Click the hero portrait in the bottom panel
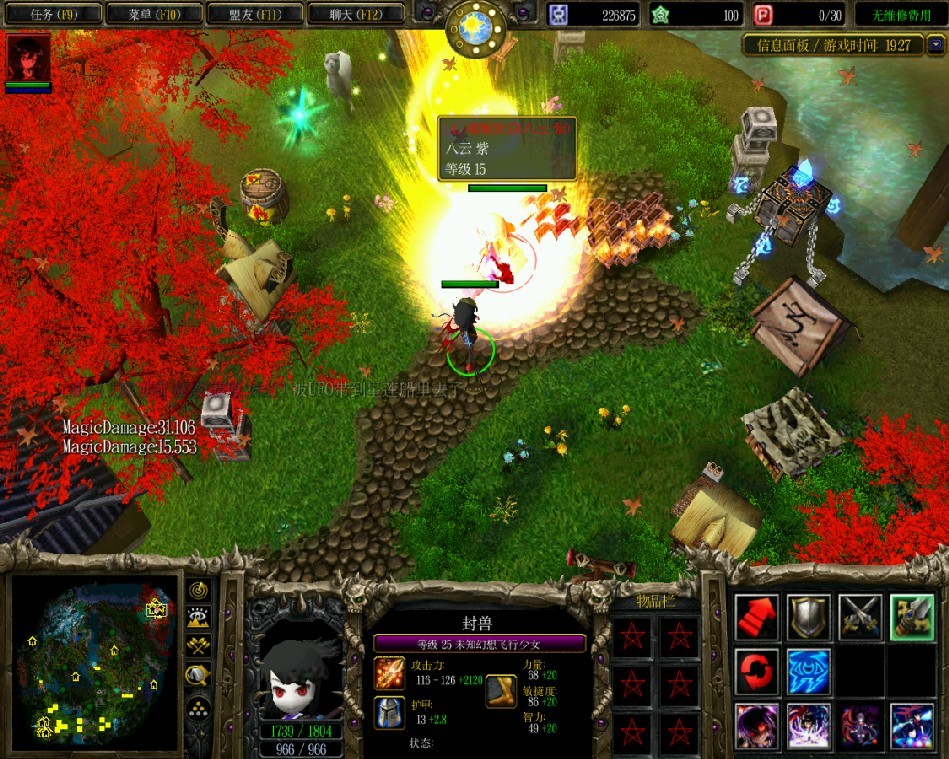This screenshot has height=759, width=949. (x=296, y=658)
